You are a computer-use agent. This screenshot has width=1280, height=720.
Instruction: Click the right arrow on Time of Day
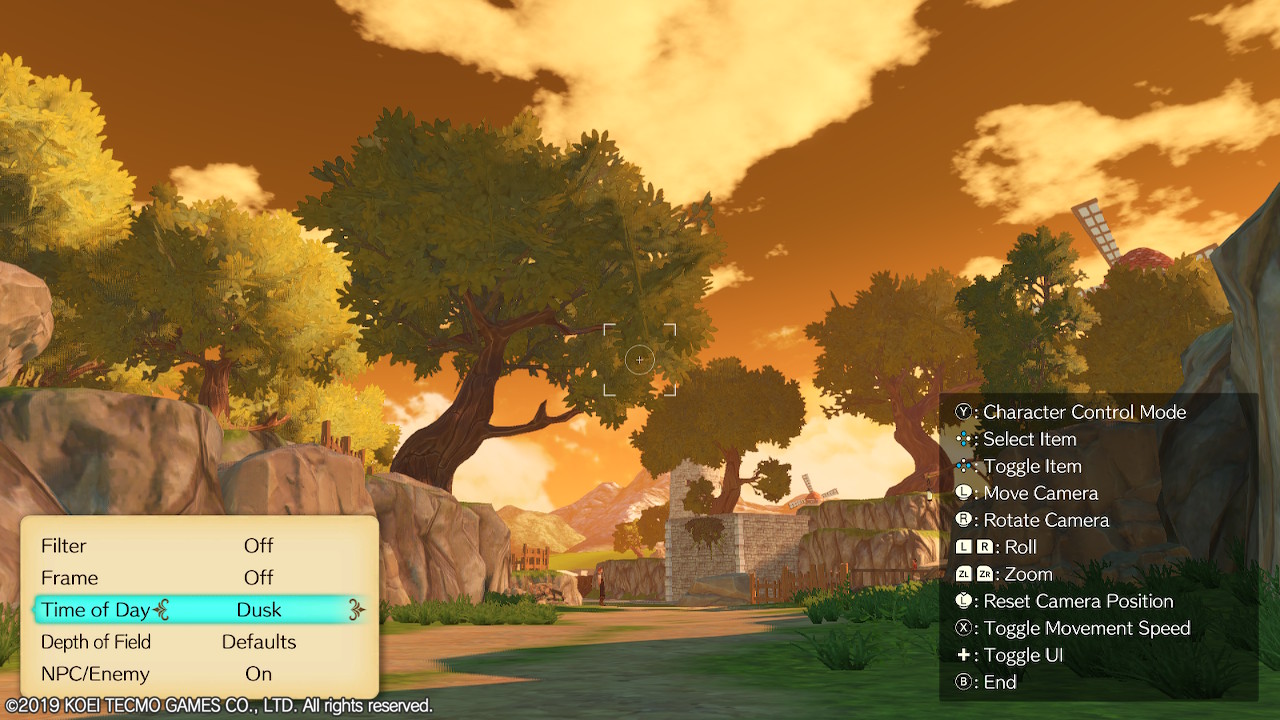click(355, 610)
